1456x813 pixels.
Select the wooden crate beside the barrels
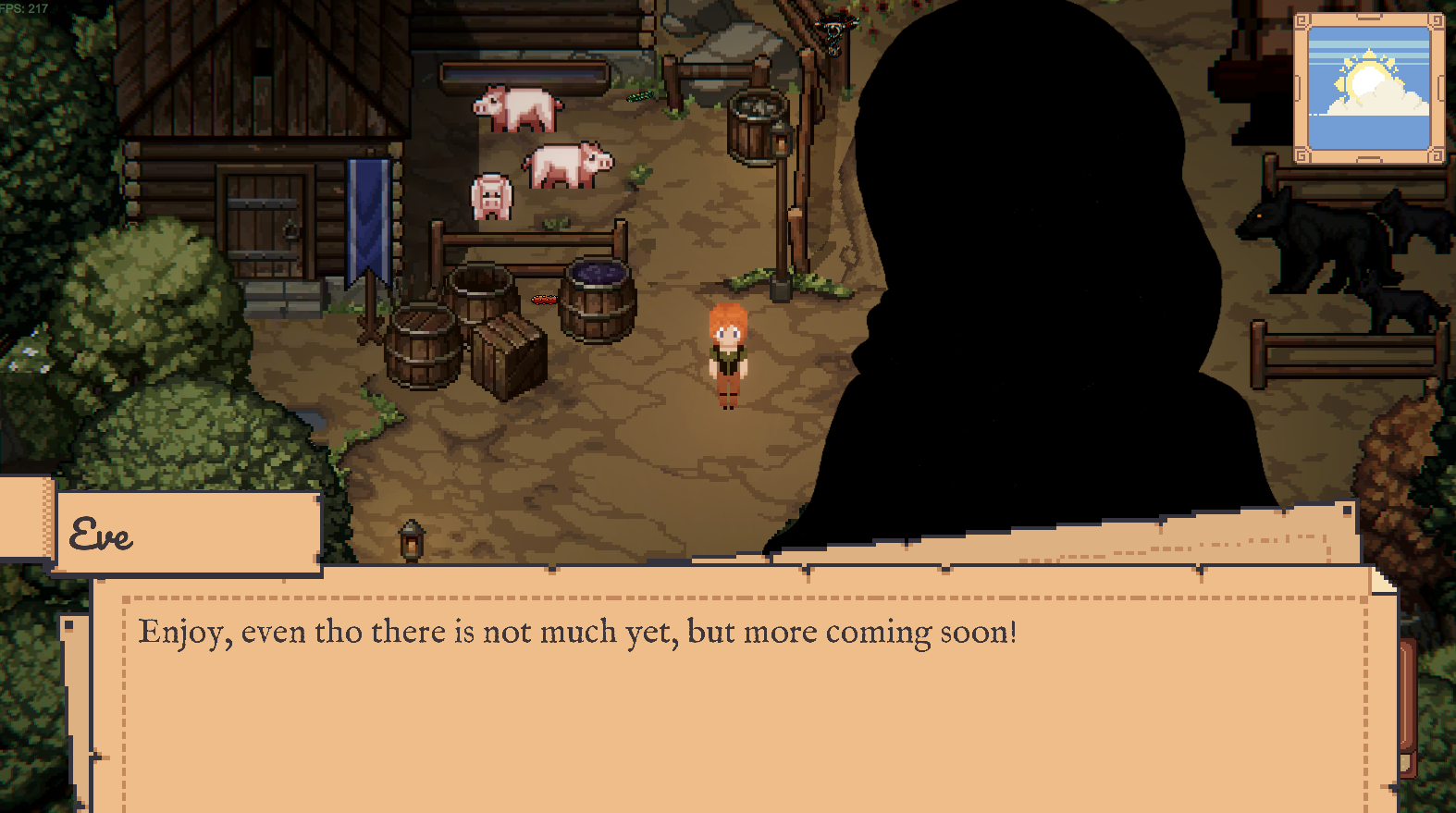pos(510,356)
